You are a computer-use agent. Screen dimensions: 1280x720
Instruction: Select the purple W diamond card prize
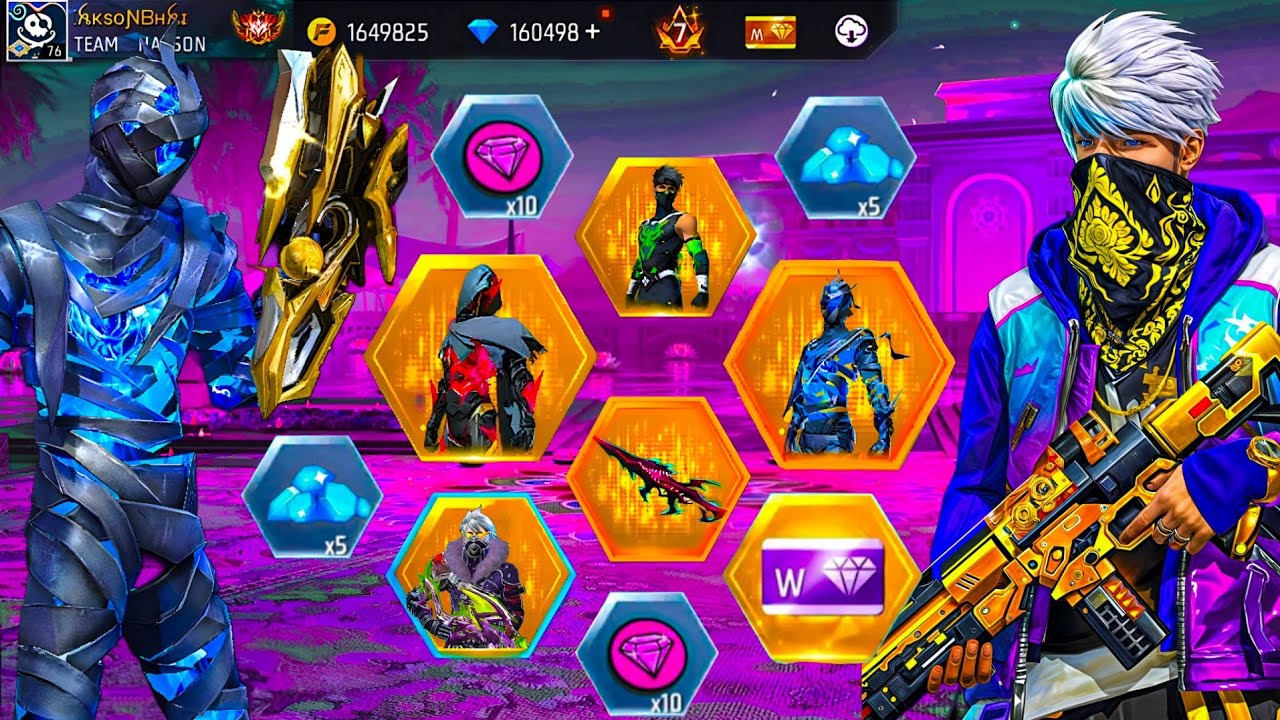tap(822, 577)
